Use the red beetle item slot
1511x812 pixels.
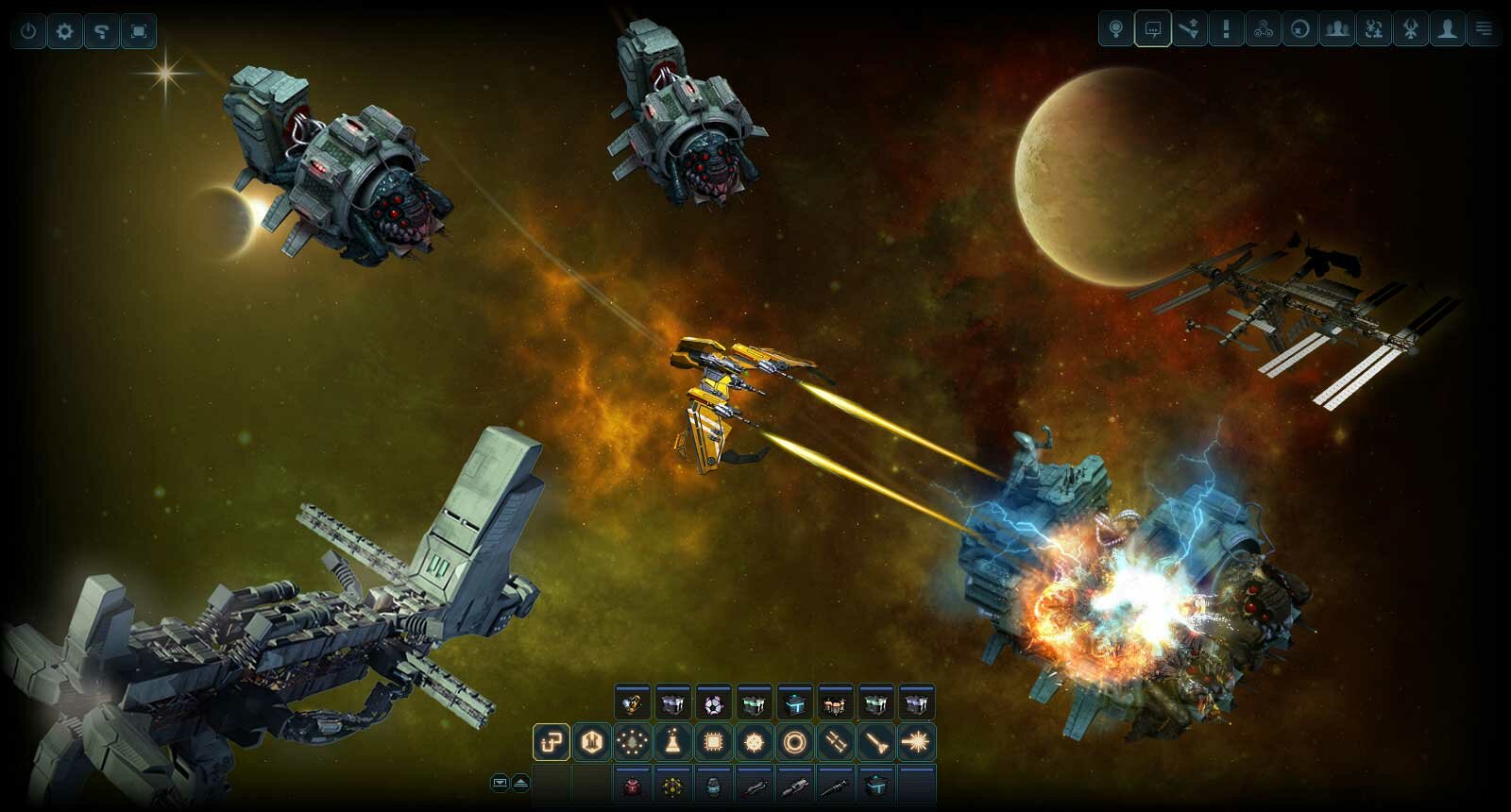632,785
